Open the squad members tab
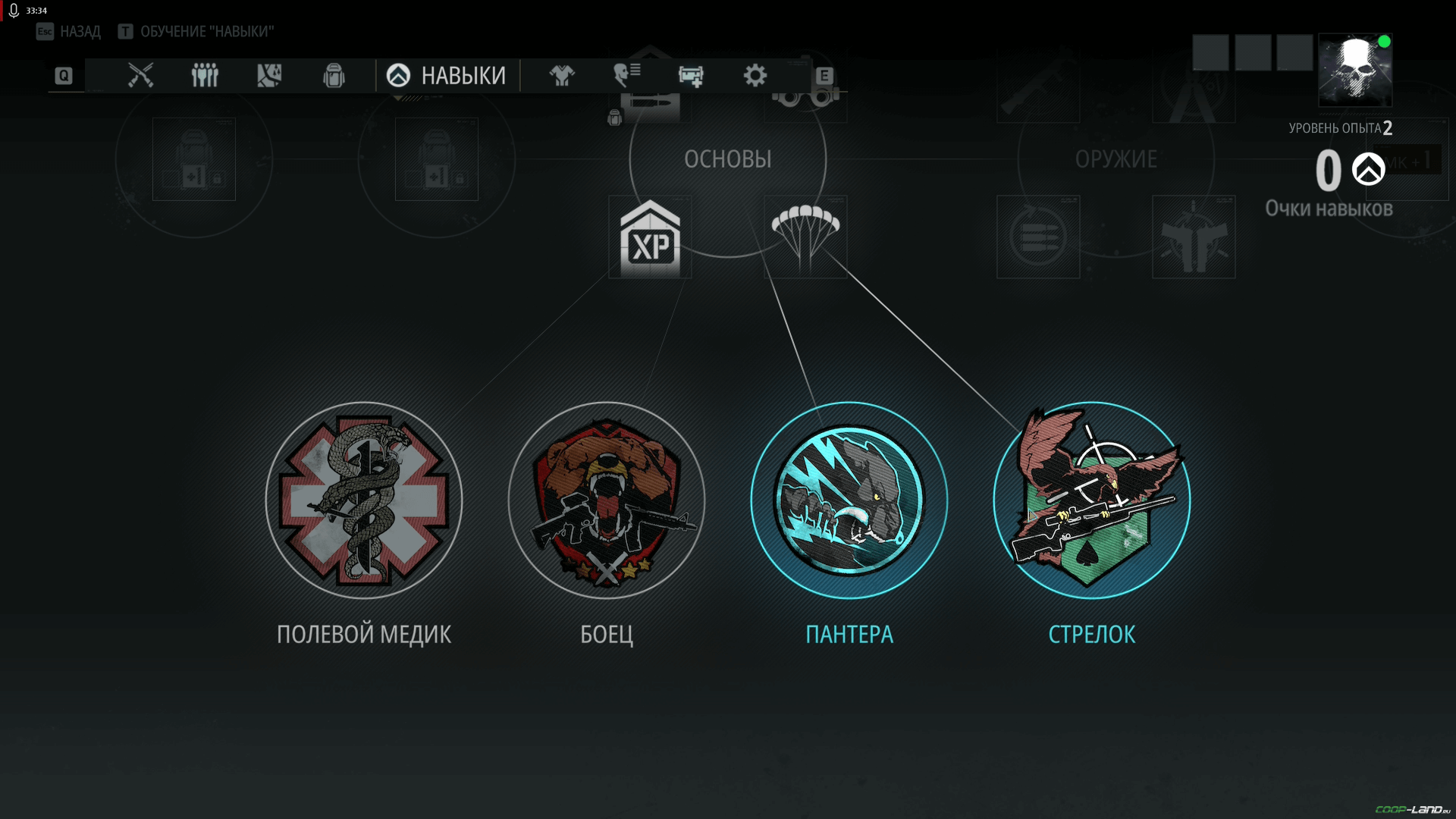 205,75
